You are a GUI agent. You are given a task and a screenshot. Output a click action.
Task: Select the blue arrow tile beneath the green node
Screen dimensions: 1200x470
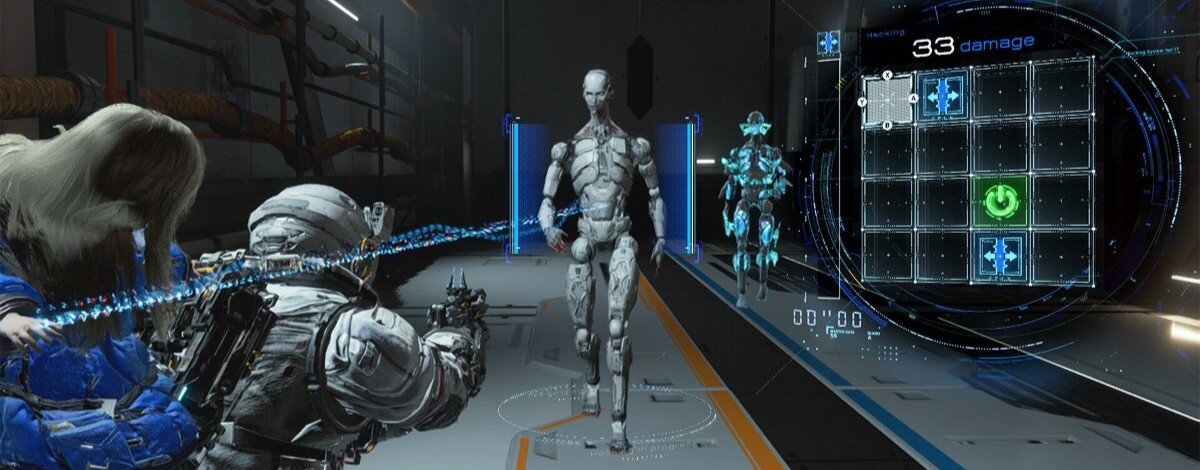click(1000, 255)
